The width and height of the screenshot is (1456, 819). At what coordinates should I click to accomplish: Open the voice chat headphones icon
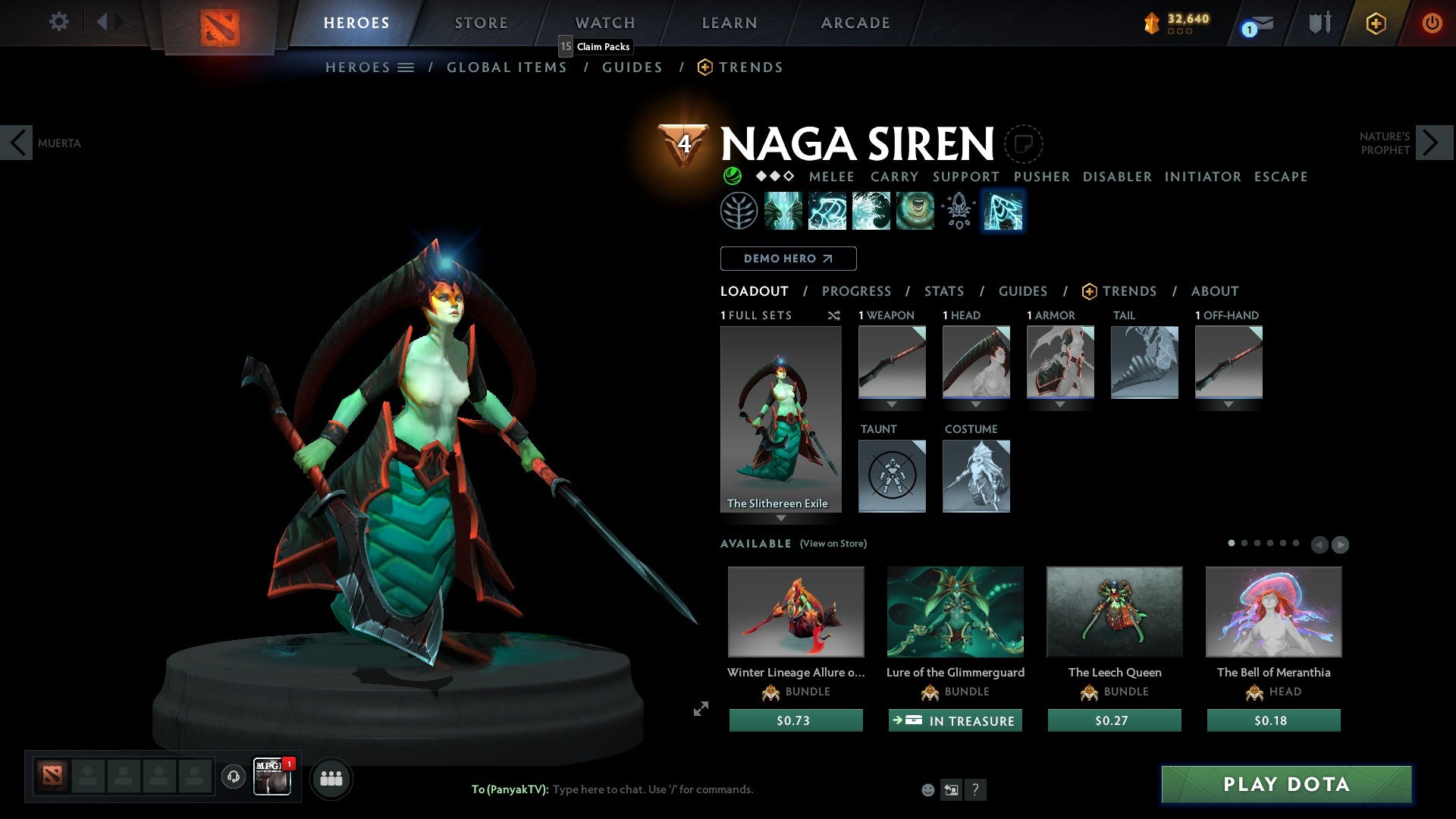[233, 777]
